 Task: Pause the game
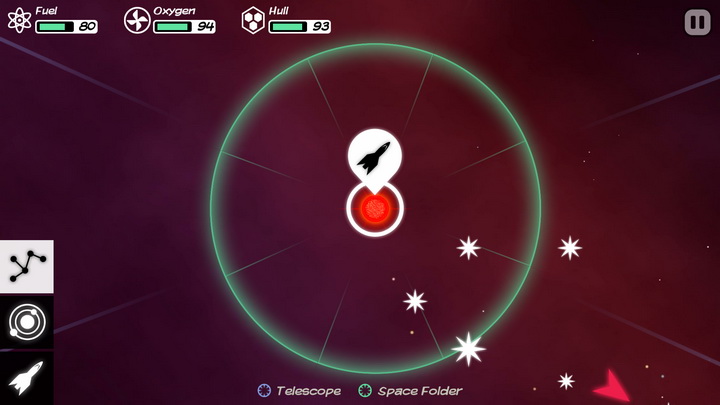pos(697,22)
